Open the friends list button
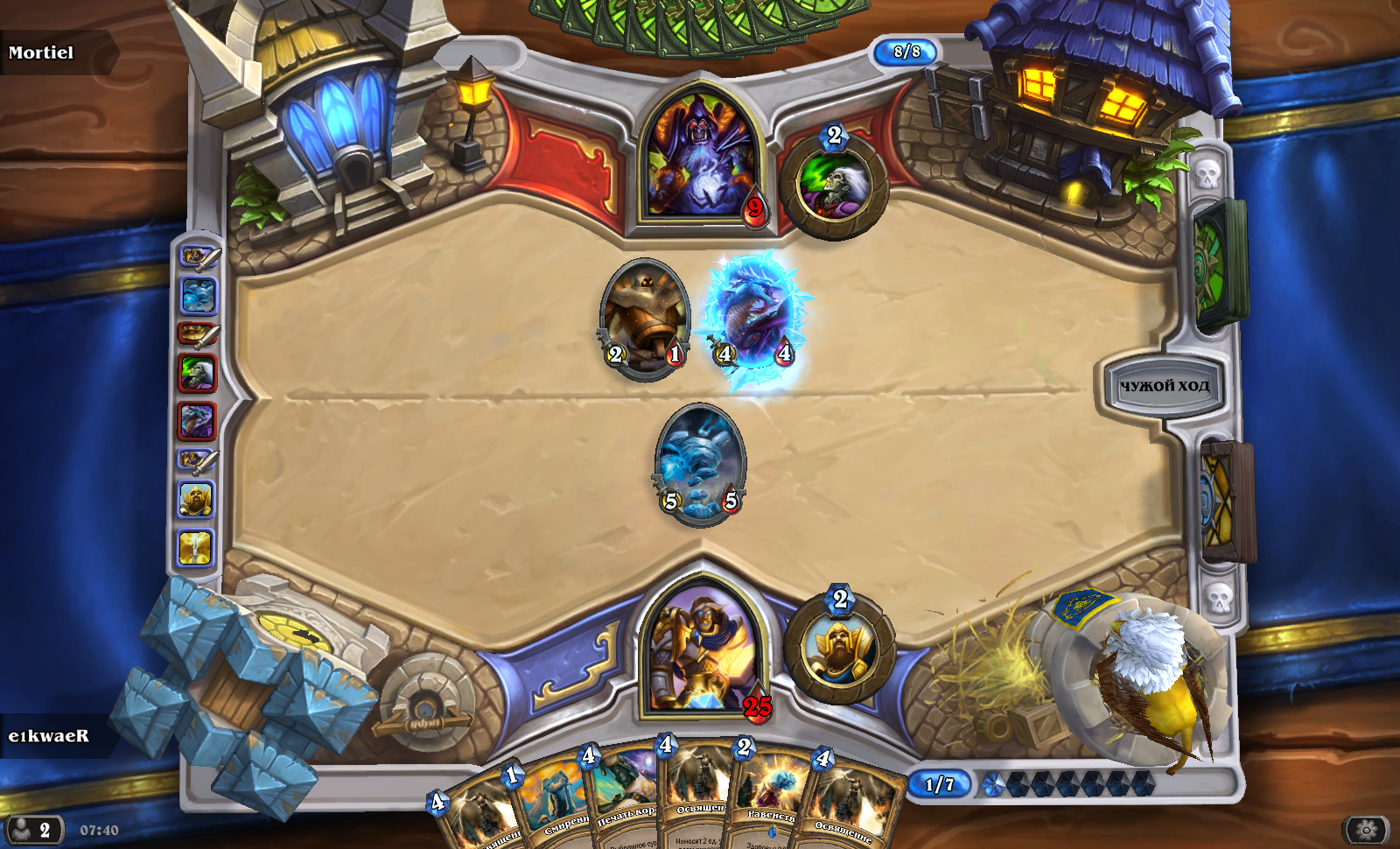Viewport: 1400px width, 849px height. pyautogui.click(x=33, y=830)
